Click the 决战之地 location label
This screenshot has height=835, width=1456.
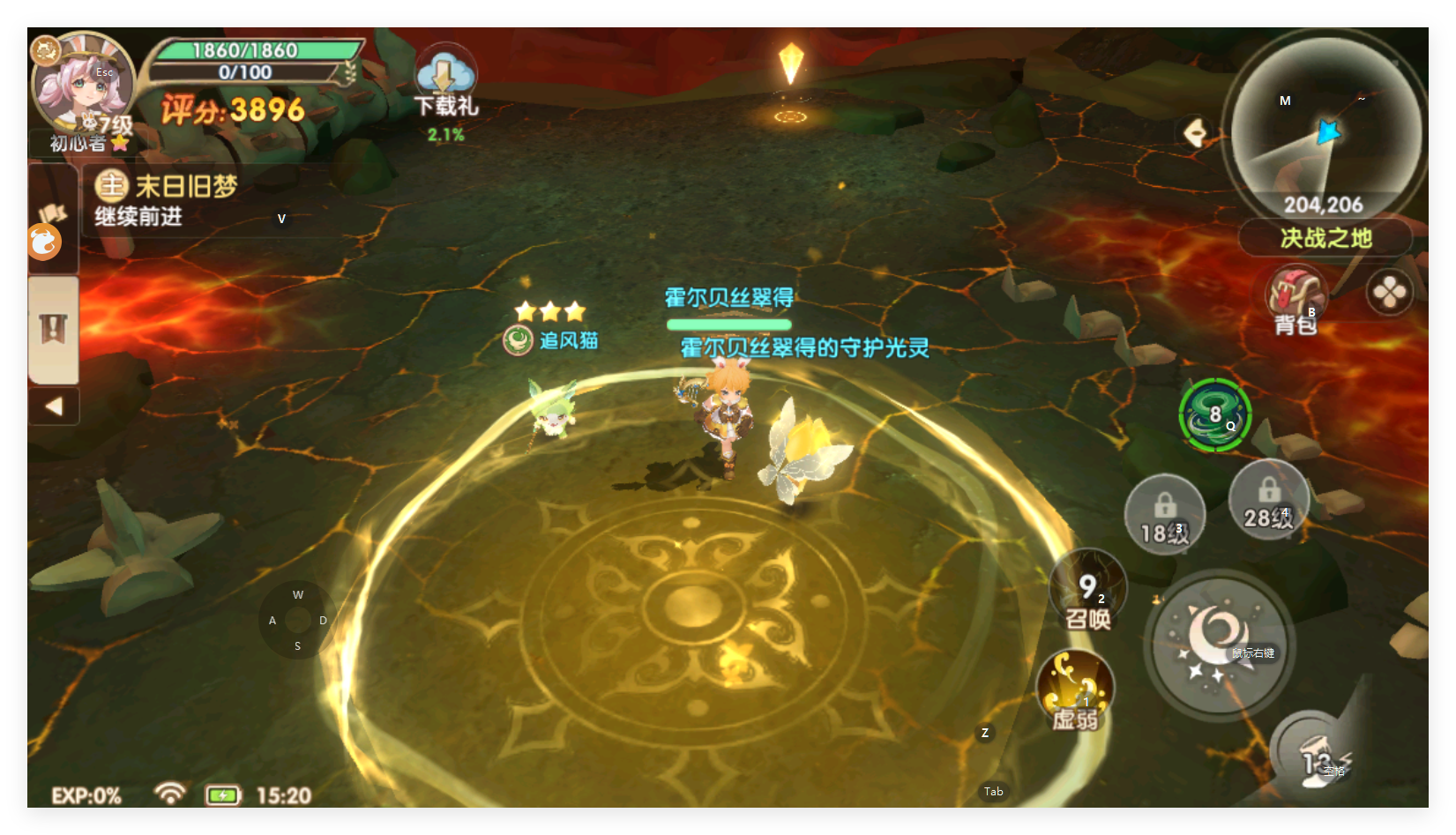tap(1325, 238)
